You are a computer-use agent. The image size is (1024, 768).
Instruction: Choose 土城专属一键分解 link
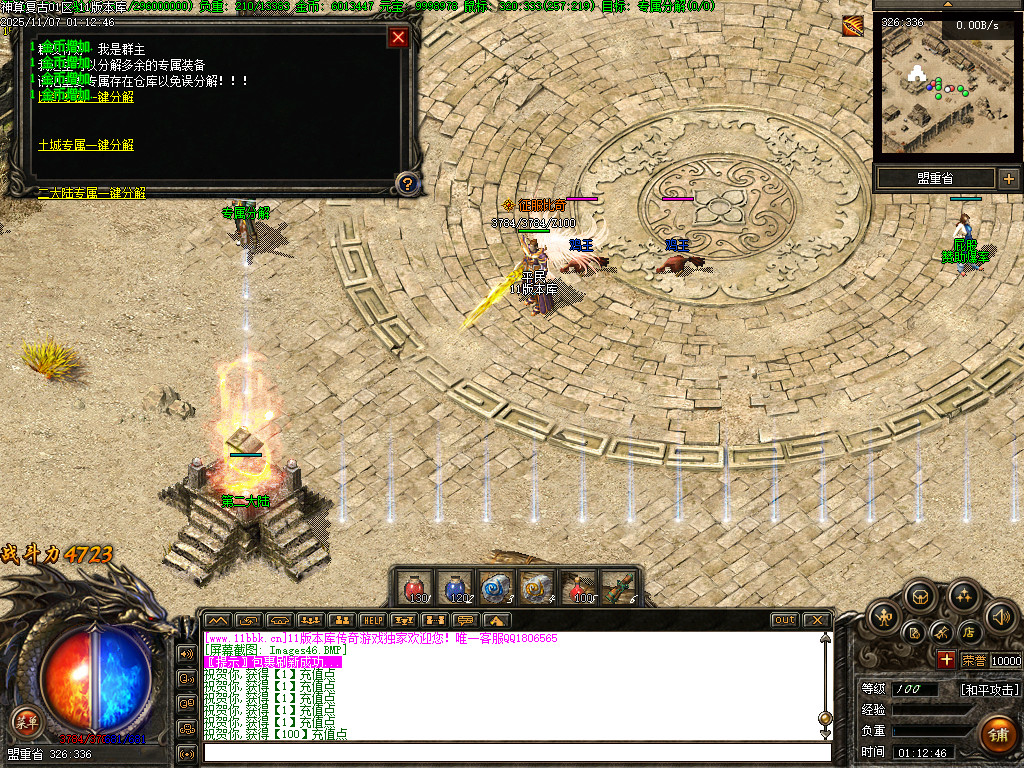tap(86, 145)
